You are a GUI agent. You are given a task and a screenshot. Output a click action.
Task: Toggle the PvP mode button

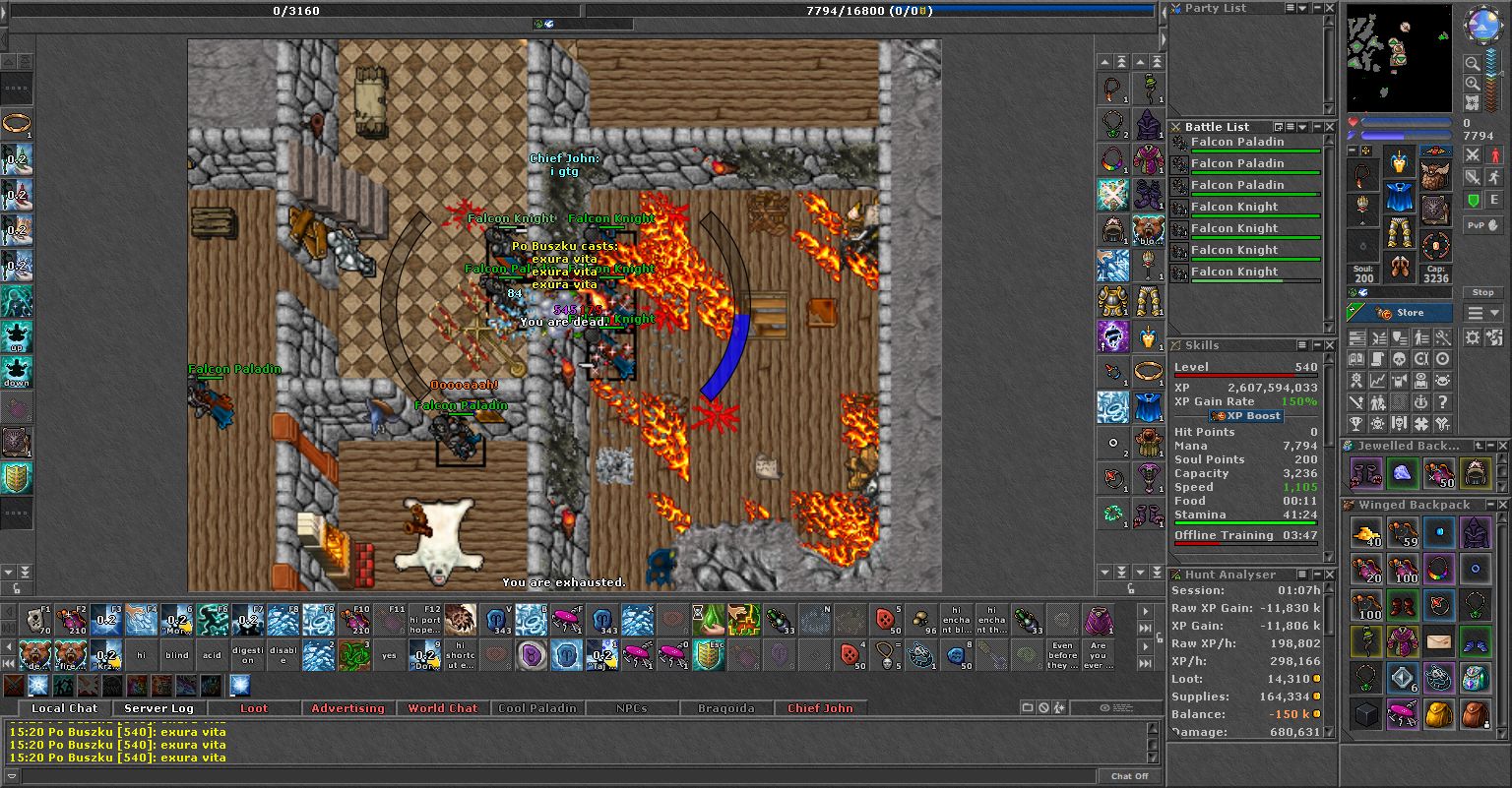click(x=1482, y=225)
